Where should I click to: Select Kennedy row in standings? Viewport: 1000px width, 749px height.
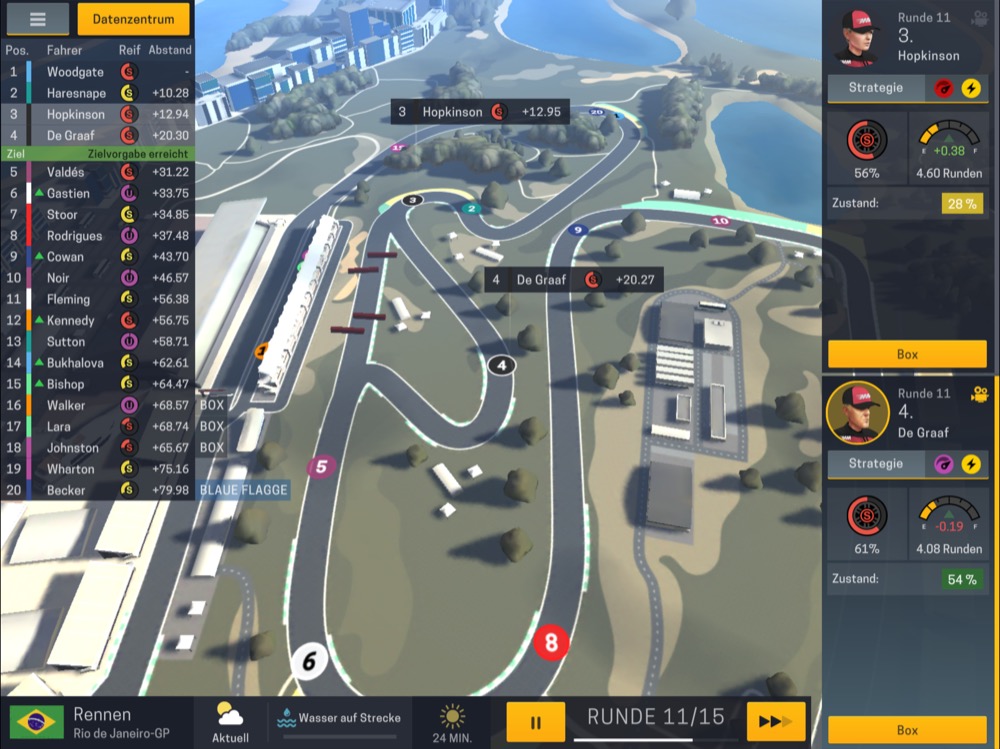click(x=98, y=320)
